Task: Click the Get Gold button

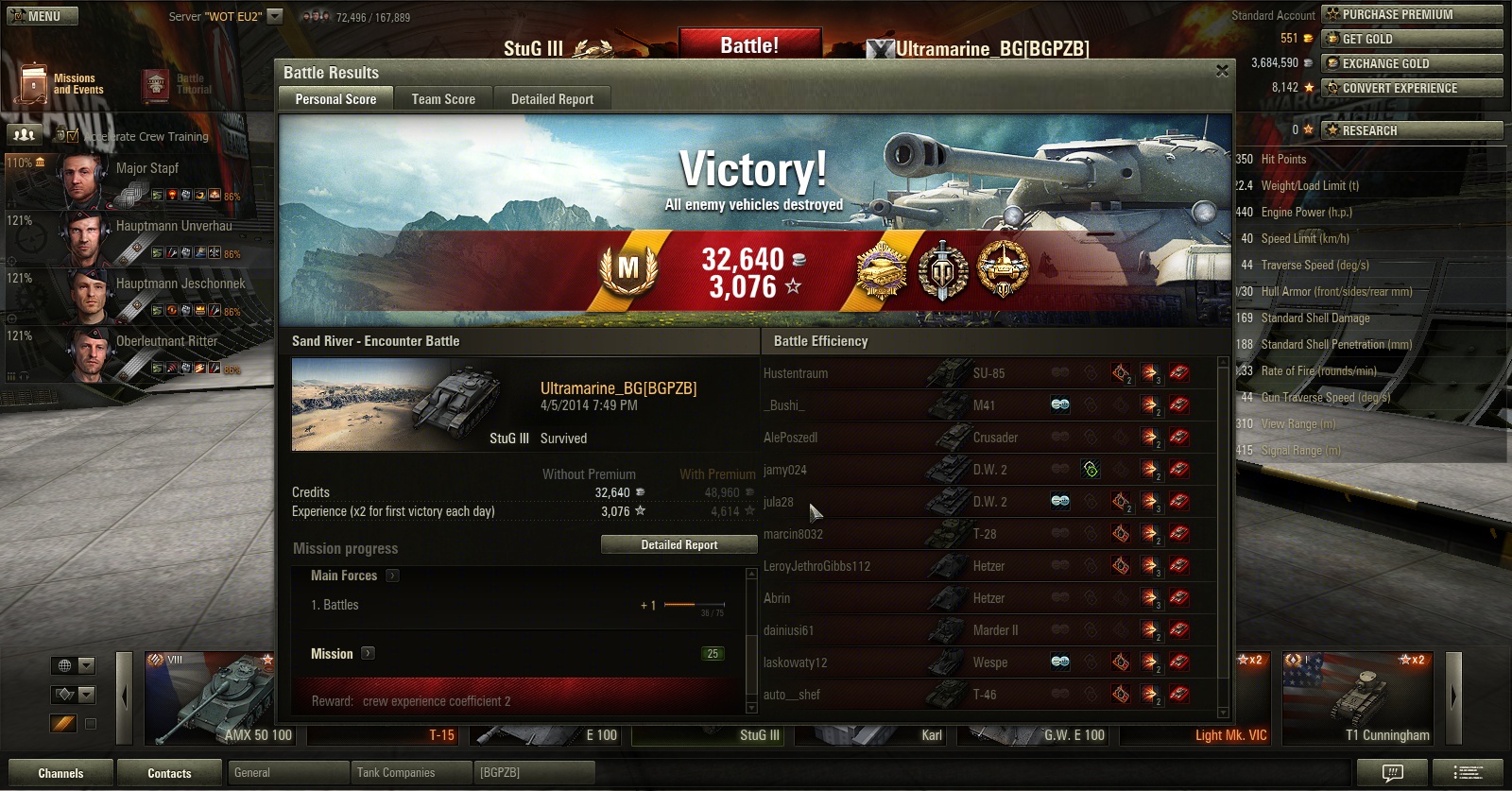Action: click(1412, 39)
